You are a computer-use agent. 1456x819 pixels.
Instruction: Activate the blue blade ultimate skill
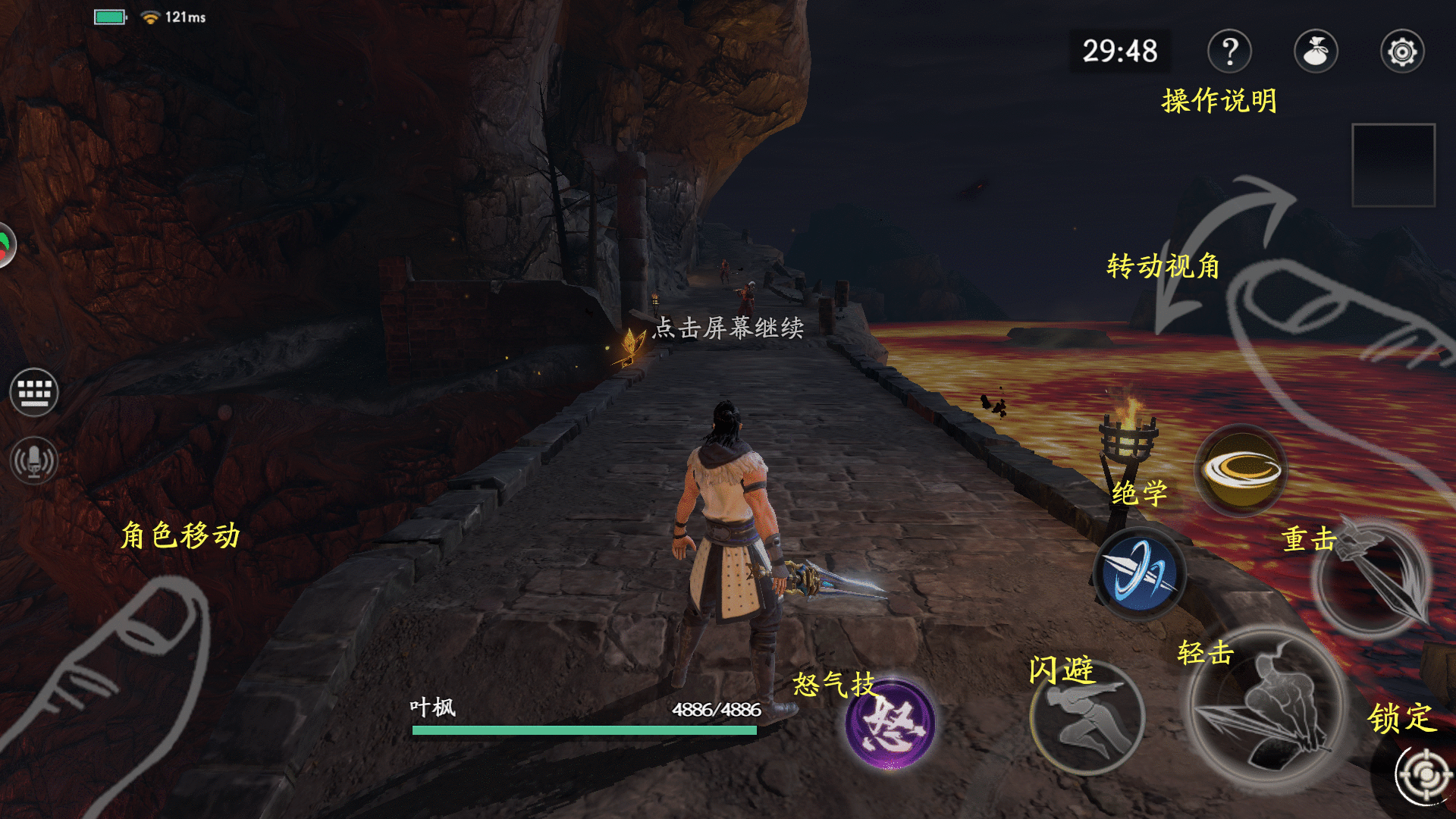(x=1139, y=573)
